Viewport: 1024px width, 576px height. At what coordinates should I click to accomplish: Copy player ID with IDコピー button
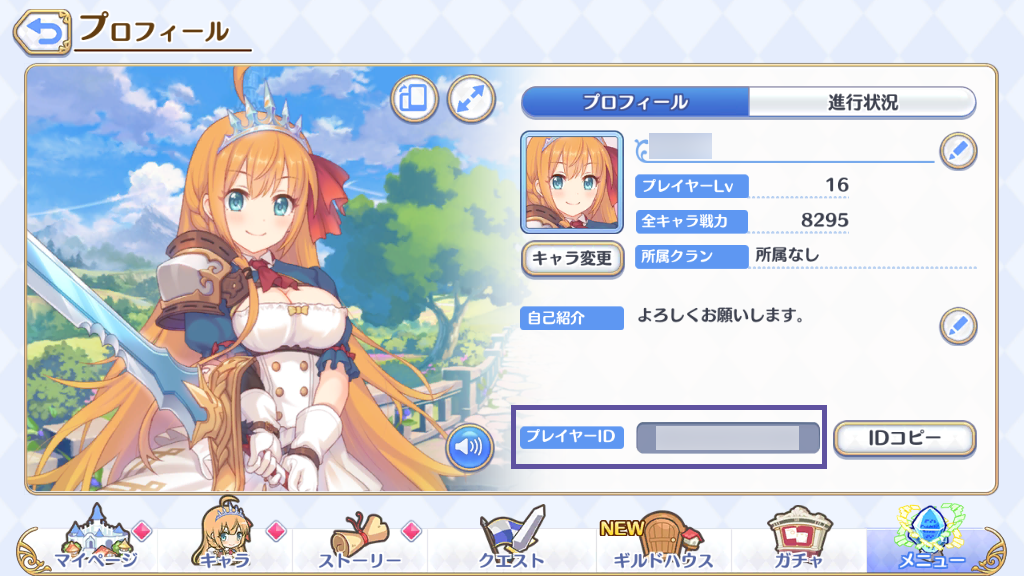(903, 438)
